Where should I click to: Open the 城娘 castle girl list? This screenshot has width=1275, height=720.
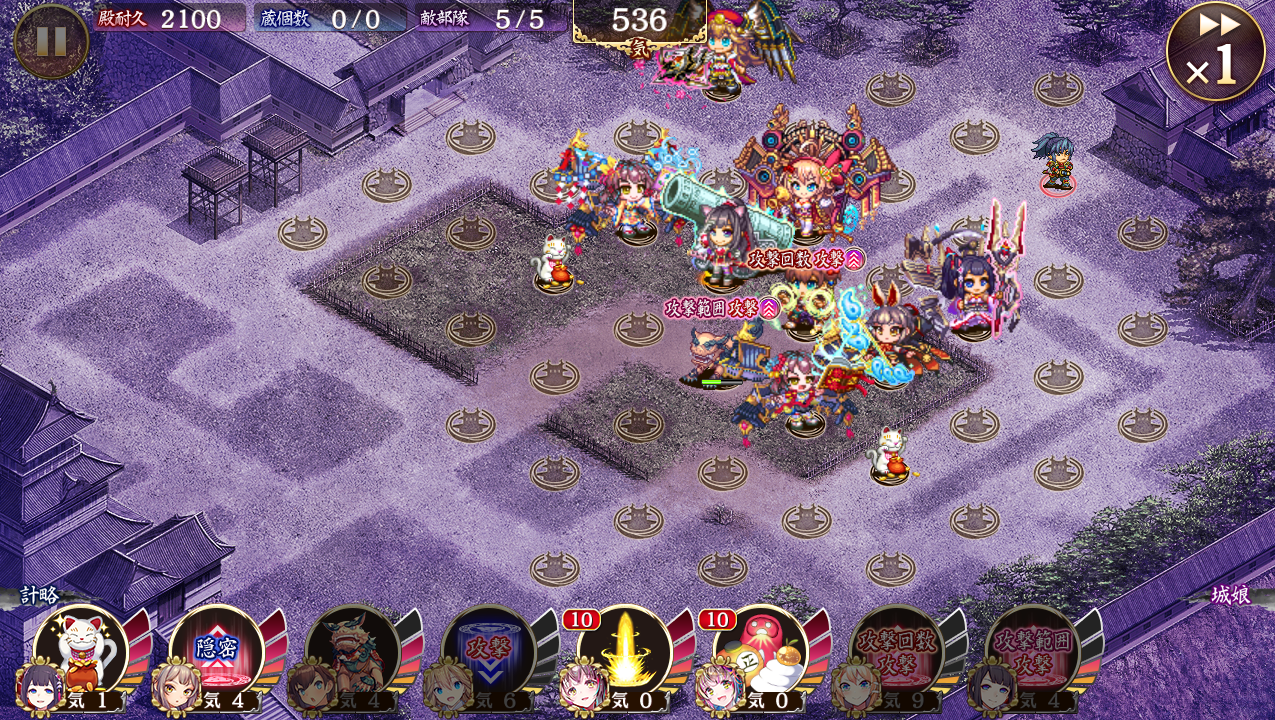tap(1230, 596)
